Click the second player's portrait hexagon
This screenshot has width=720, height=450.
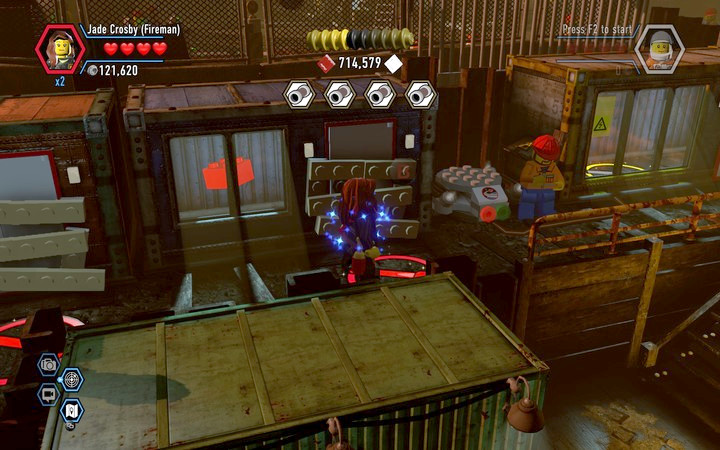pyautogui.click(x=660, y=49)
